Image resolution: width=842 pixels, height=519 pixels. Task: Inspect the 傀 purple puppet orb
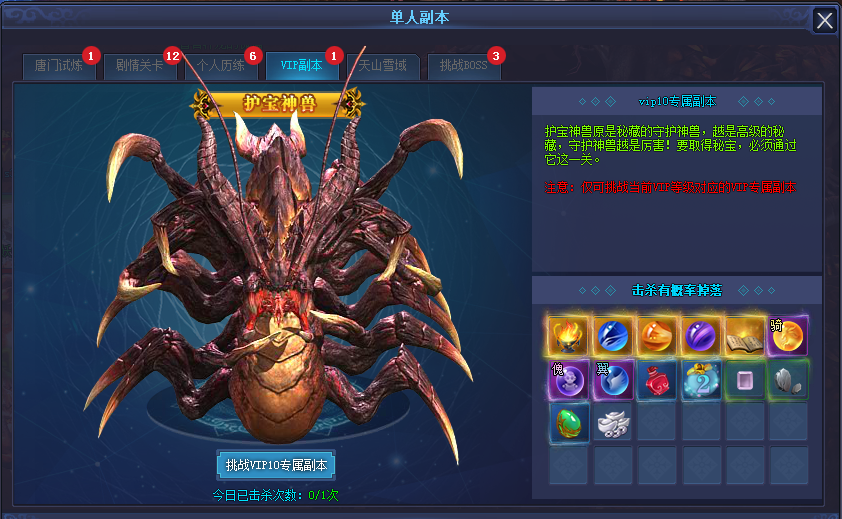[x=568, y=381]
